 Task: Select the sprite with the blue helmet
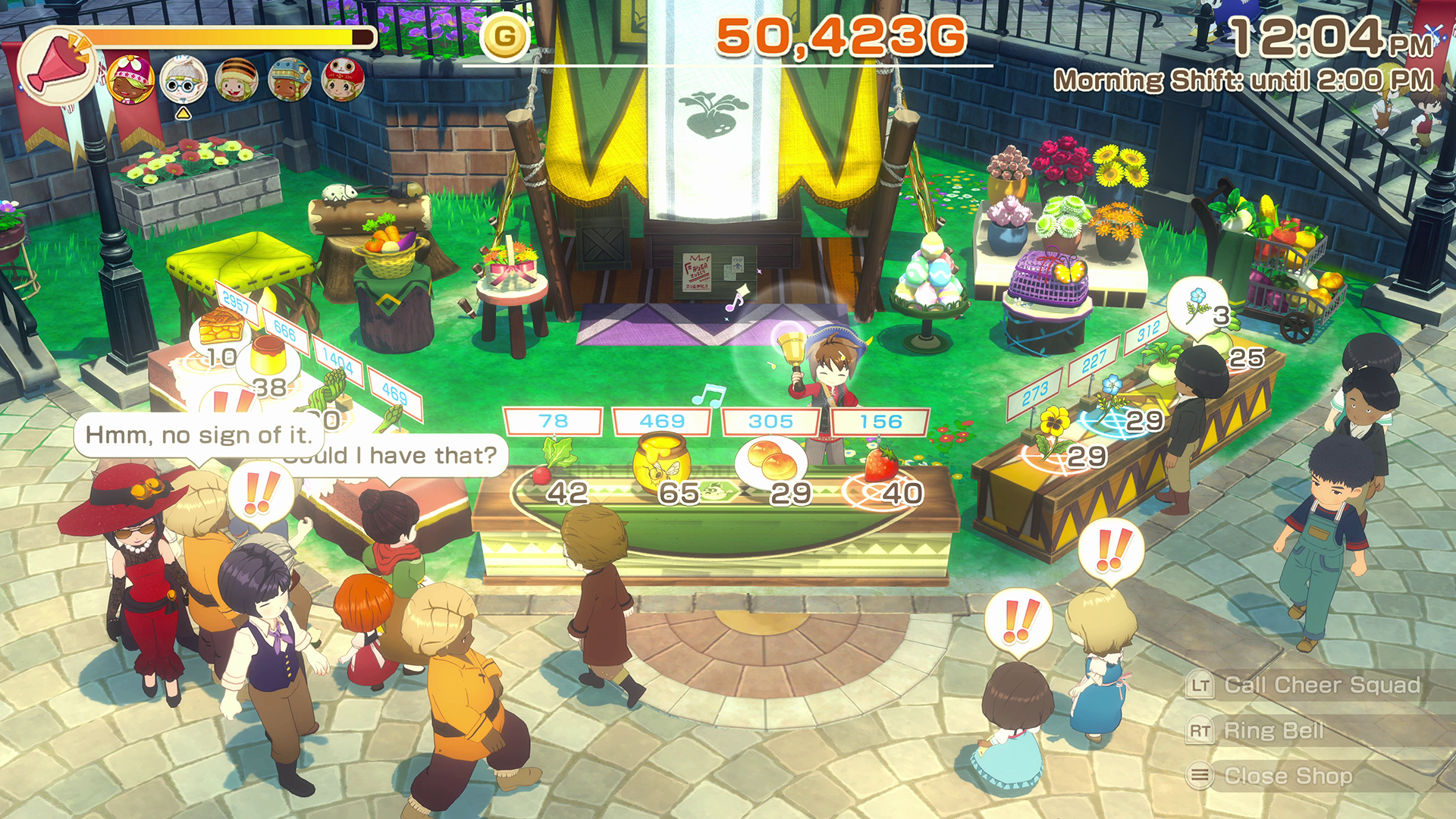click(289, 80)
